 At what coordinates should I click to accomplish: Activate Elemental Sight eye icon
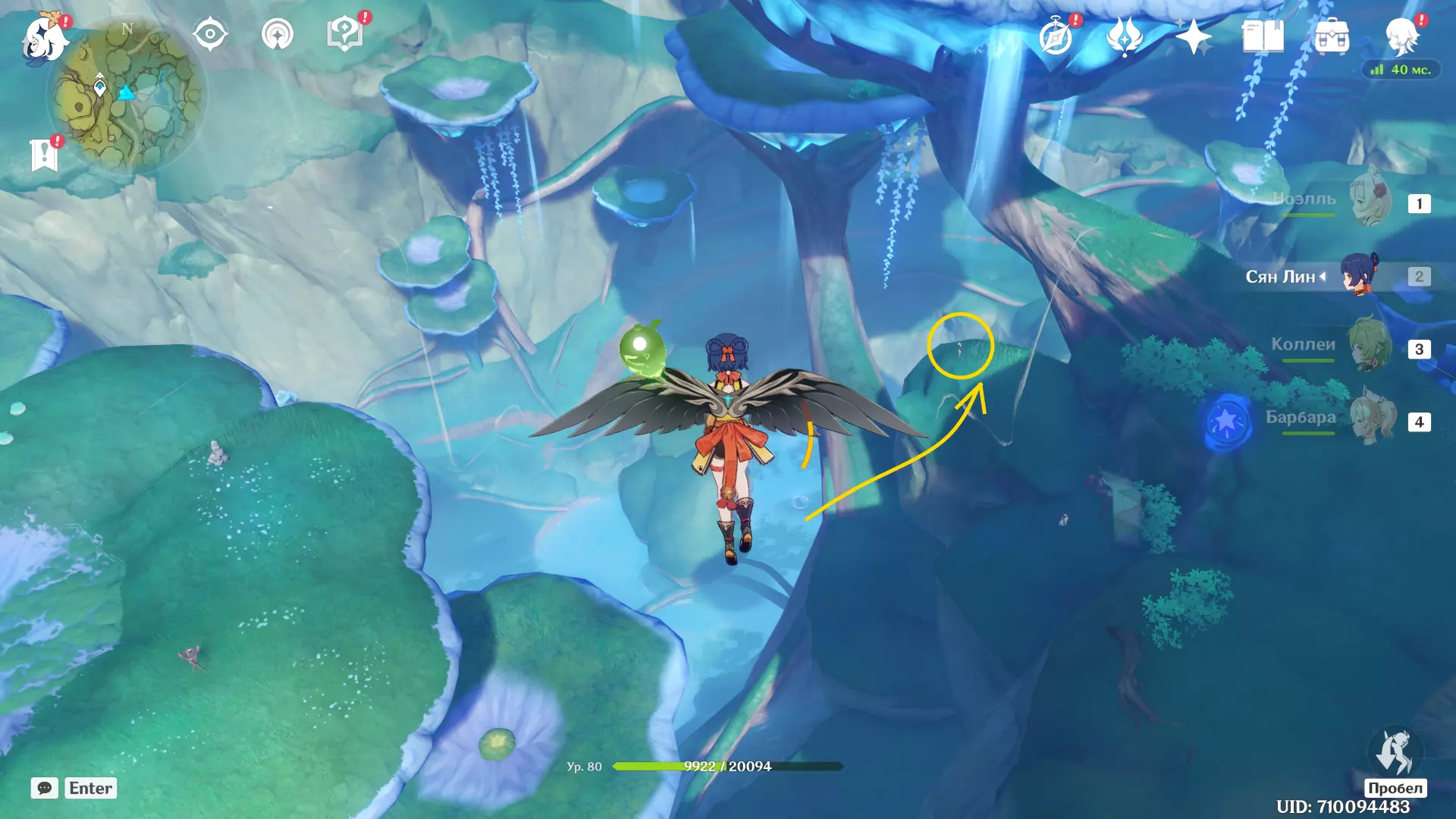[210, 34]
